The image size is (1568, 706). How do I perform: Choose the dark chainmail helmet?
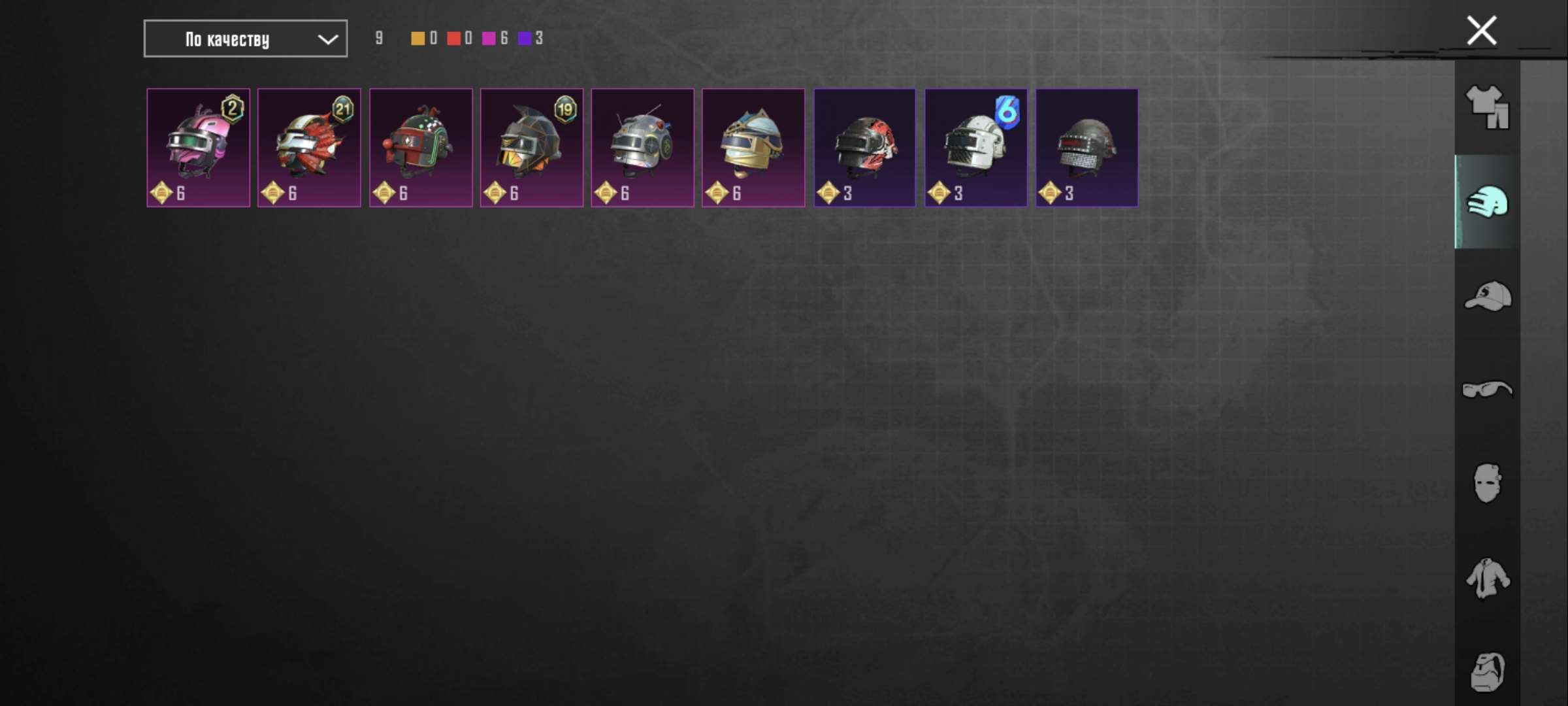[x=1086, y=148]
